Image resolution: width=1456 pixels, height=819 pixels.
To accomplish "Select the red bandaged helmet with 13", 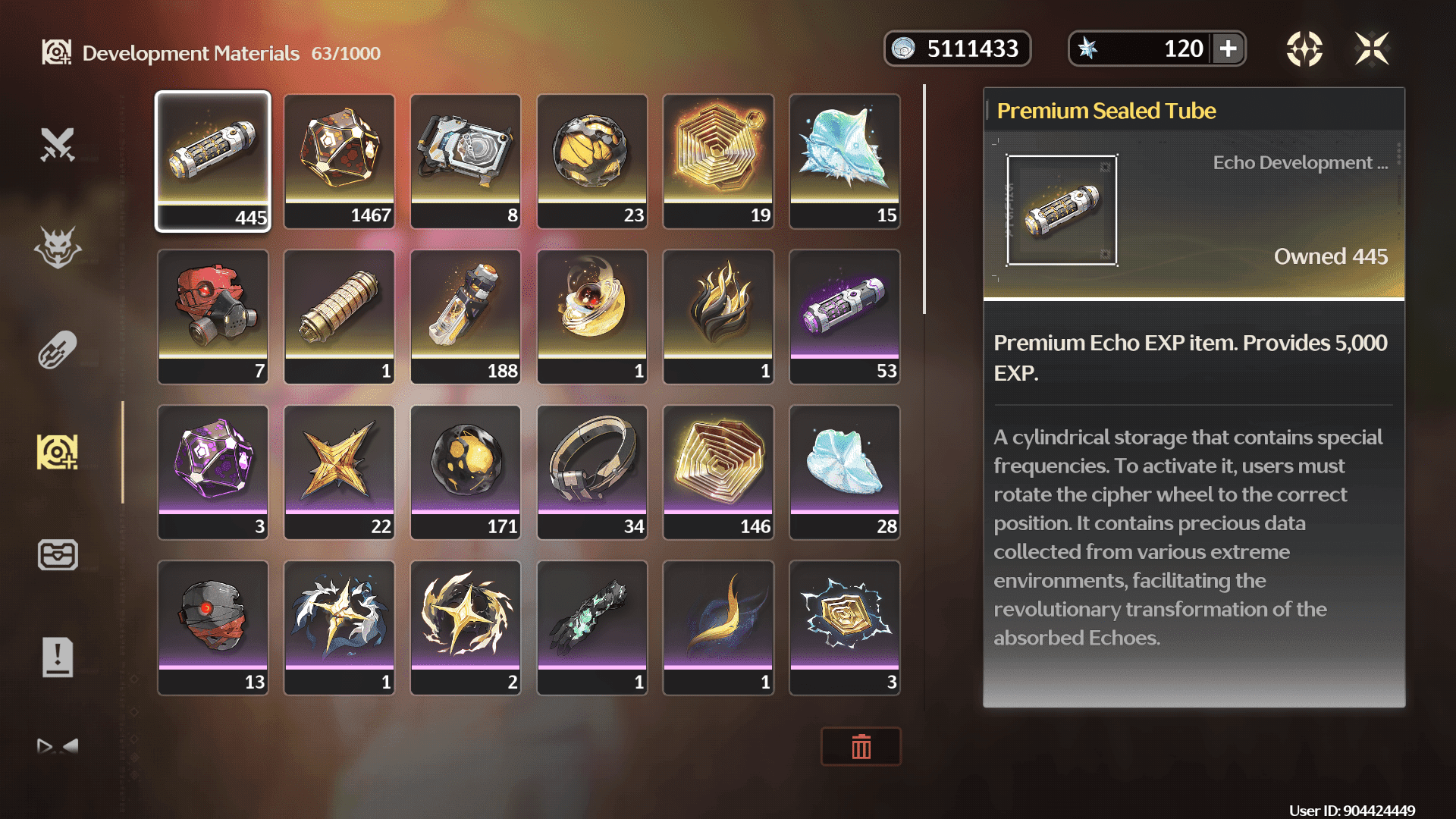I will pos(213,627).
